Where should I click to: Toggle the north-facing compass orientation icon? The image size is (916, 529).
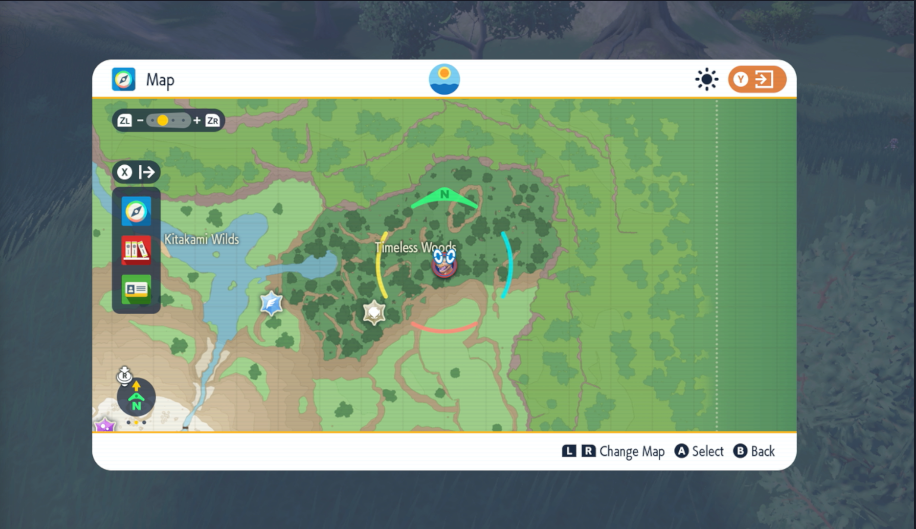click(x=136, y=398)
